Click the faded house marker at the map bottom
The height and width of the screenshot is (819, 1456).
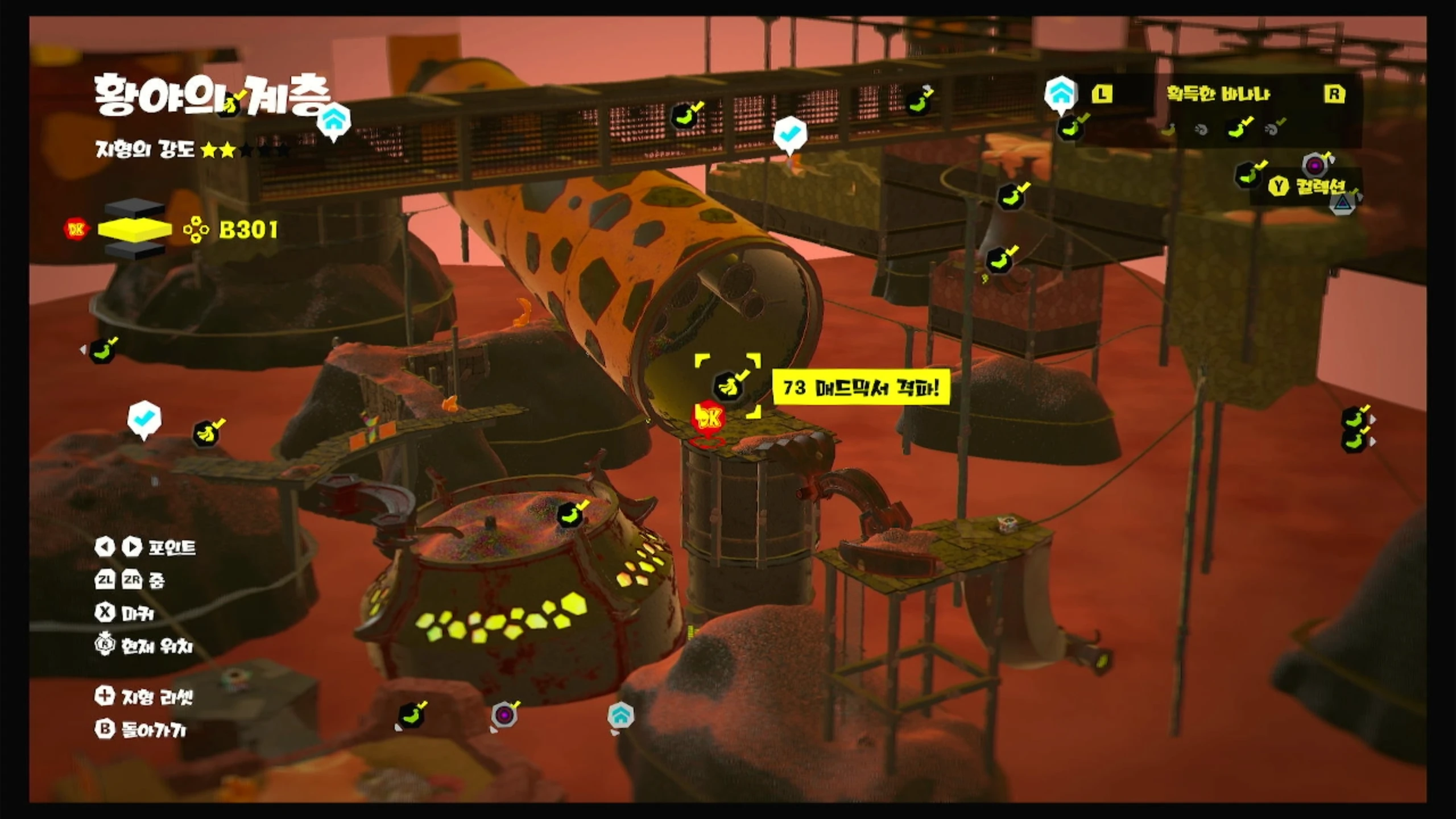click(621, 715)
